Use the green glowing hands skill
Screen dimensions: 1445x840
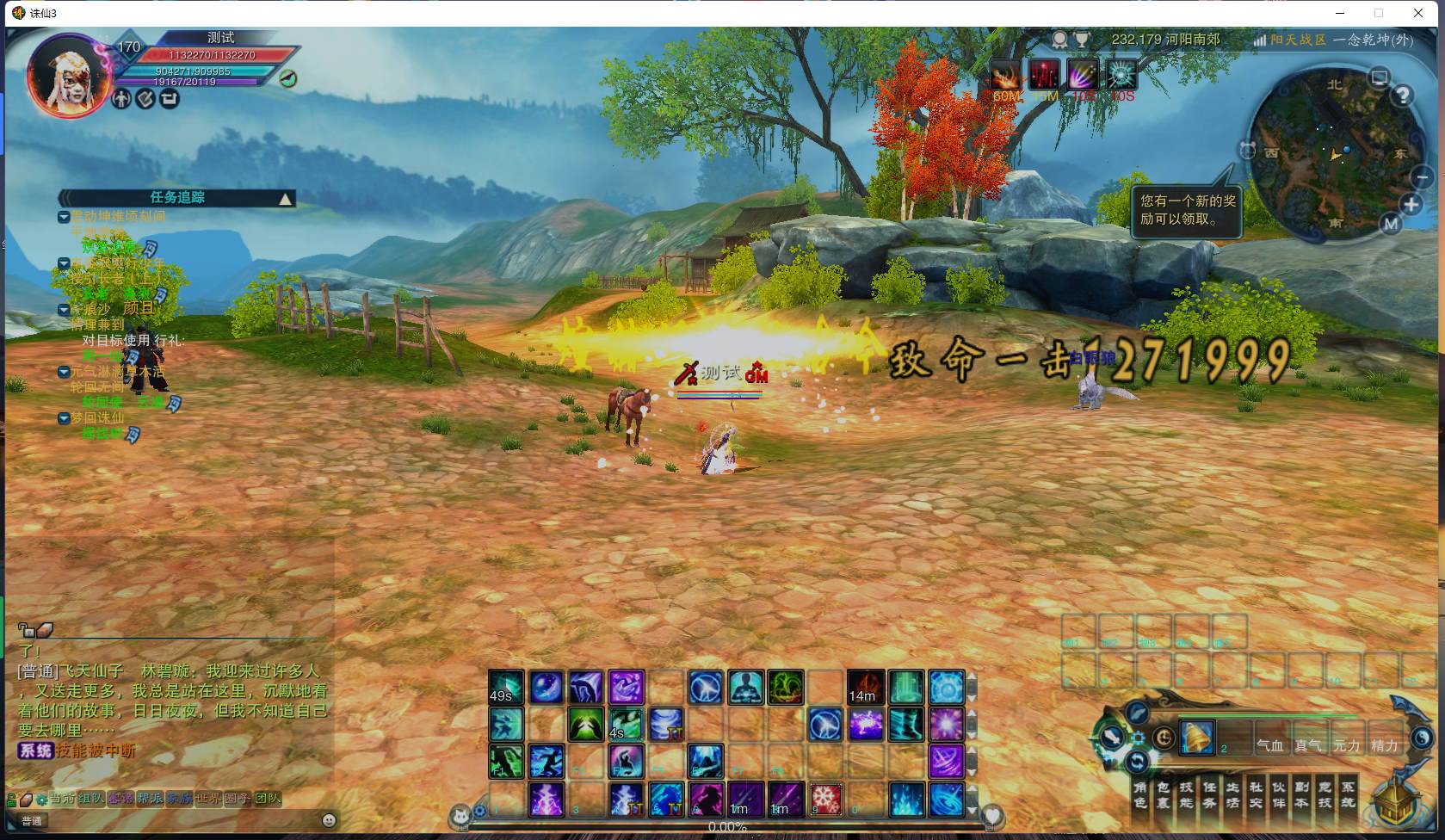[586, 725]
